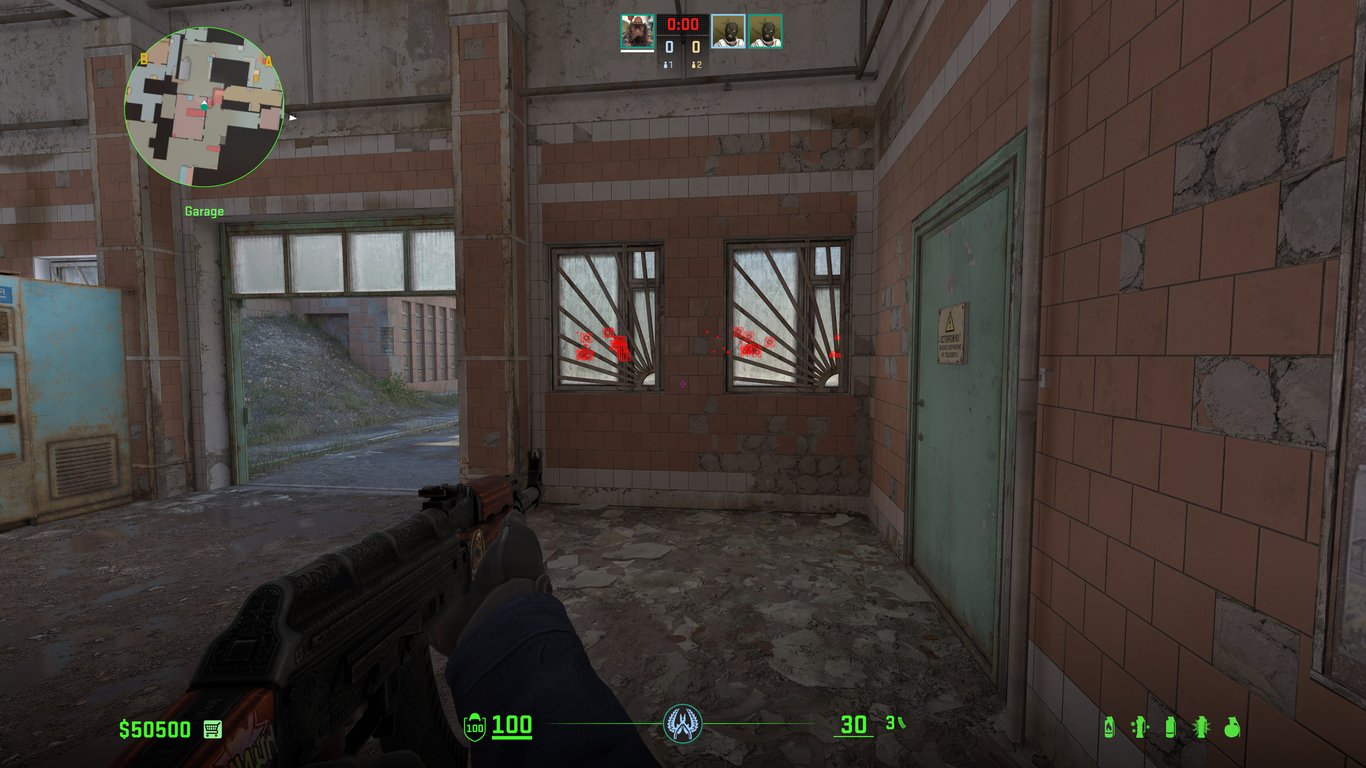Select the flashbang icon with starburst
This screenshot has height=768, width=1366.
click(x=1201, y=727)
